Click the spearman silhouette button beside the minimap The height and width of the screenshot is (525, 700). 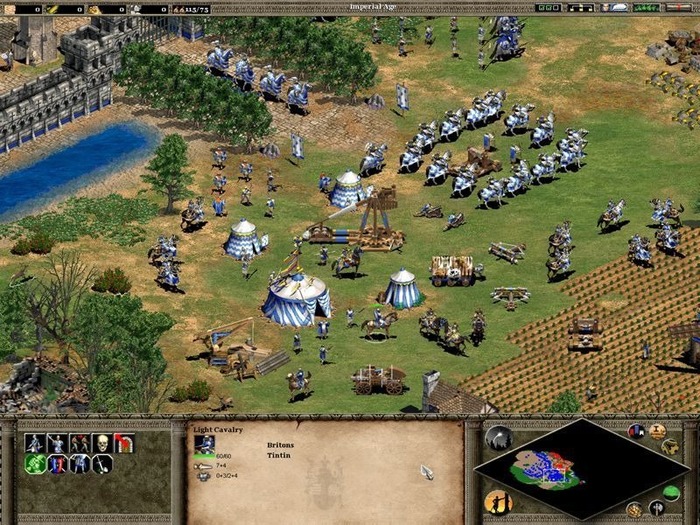(497, 501)
